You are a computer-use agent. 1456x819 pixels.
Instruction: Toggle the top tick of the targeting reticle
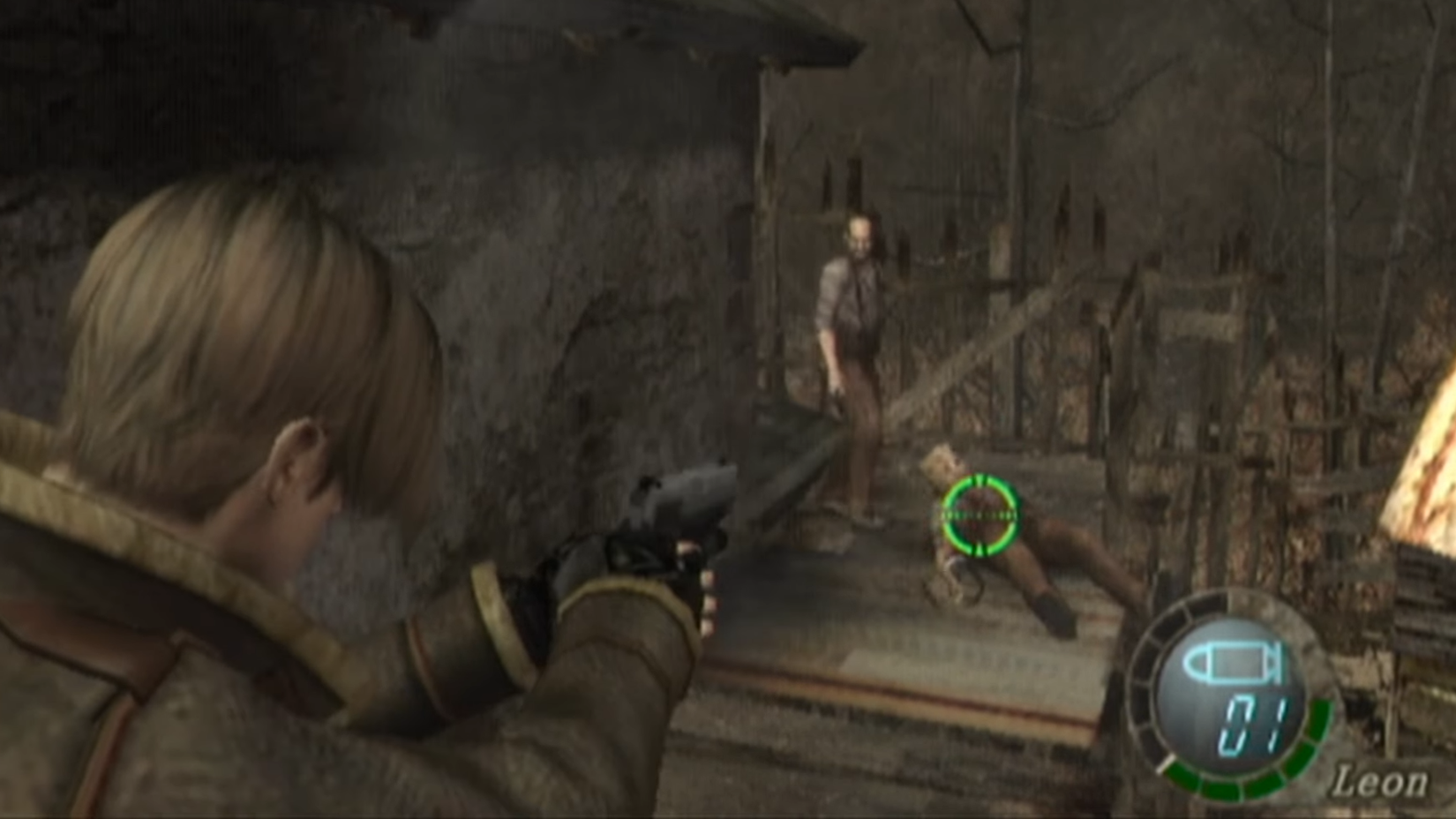[979, 481]
